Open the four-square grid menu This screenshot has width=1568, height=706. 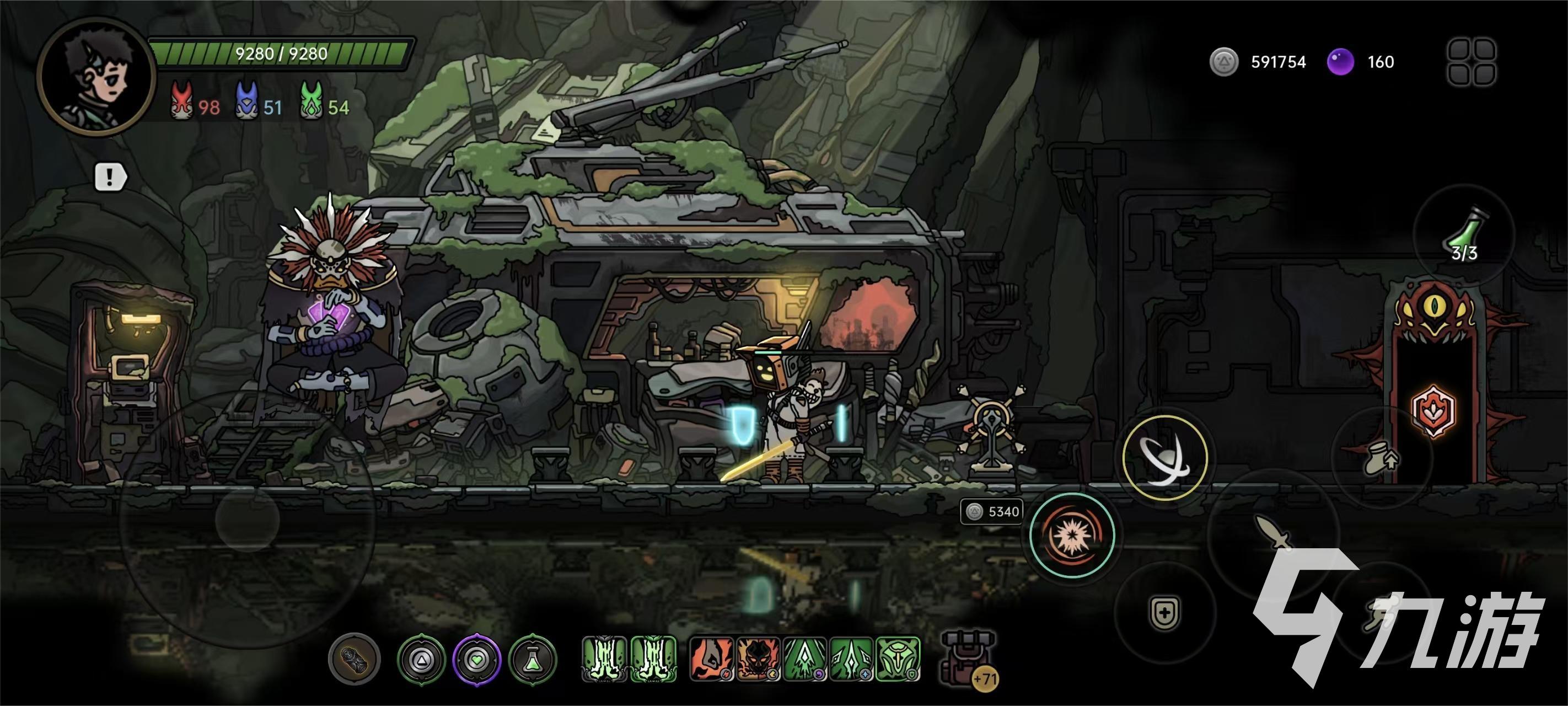pyautogui.click(x=1471, y=62)
